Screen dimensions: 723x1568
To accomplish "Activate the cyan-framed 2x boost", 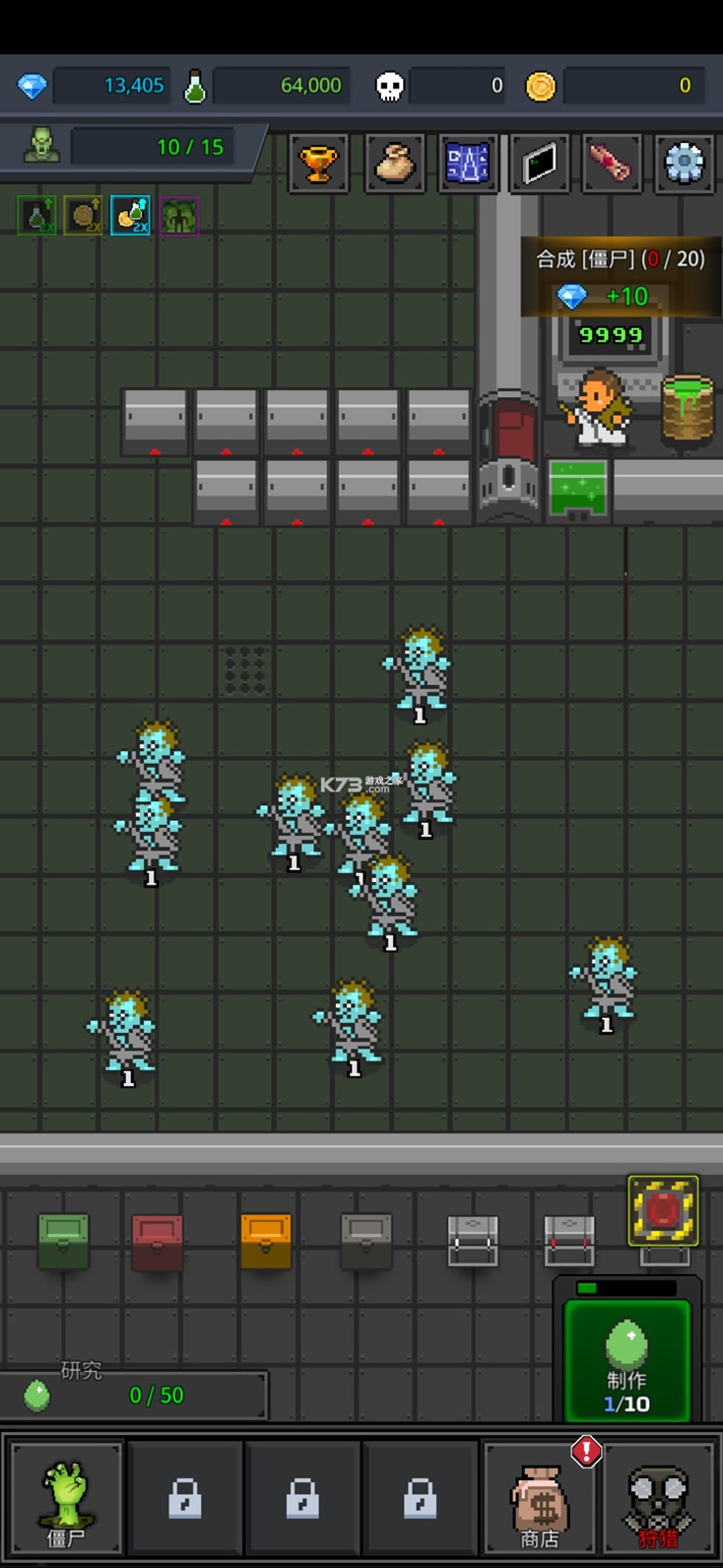I will pos(131,216).
